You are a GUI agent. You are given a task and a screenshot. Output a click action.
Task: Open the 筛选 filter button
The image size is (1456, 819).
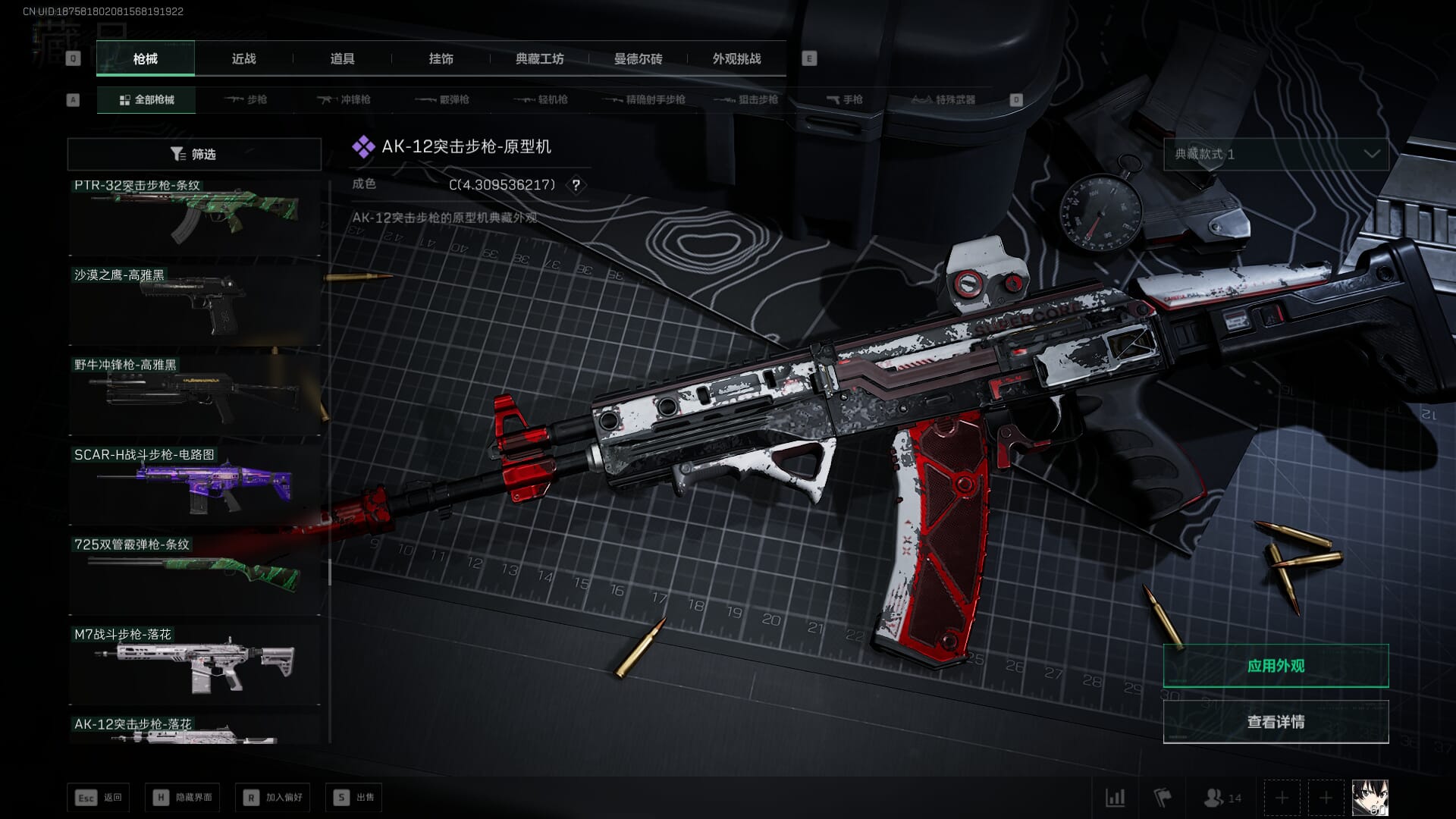click(194, 154)
